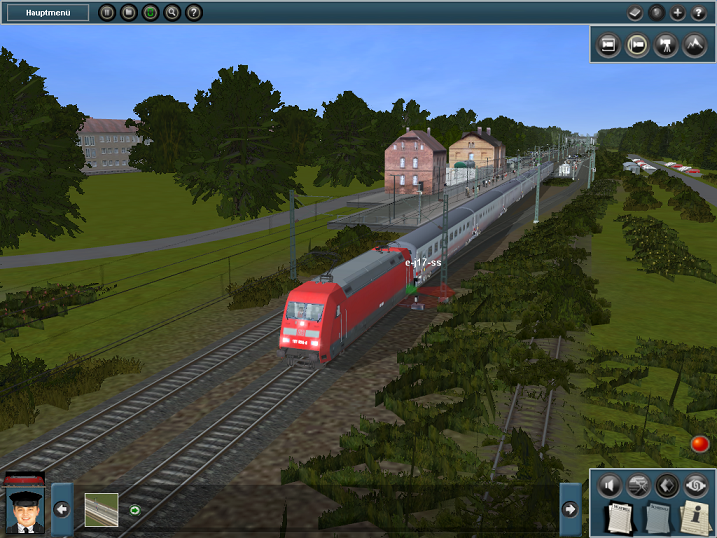Screen dimensions: 717x538
Task: Select the highlighted second camera view button
Action: pos(636,45)
